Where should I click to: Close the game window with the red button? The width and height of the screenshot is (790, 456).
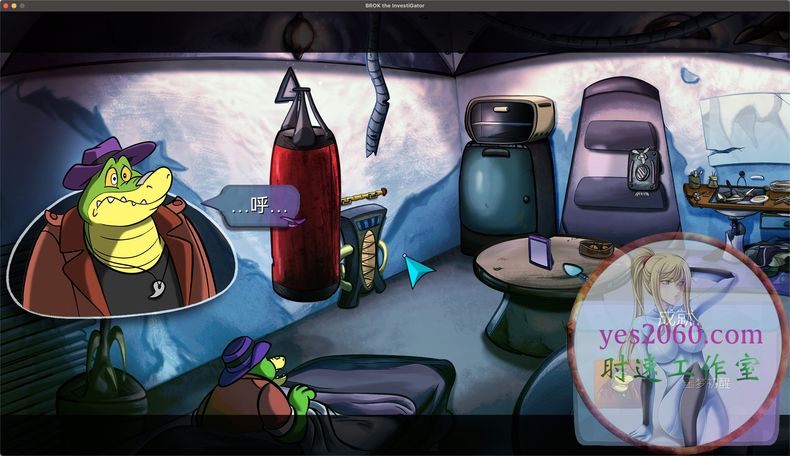click(5, 5)
